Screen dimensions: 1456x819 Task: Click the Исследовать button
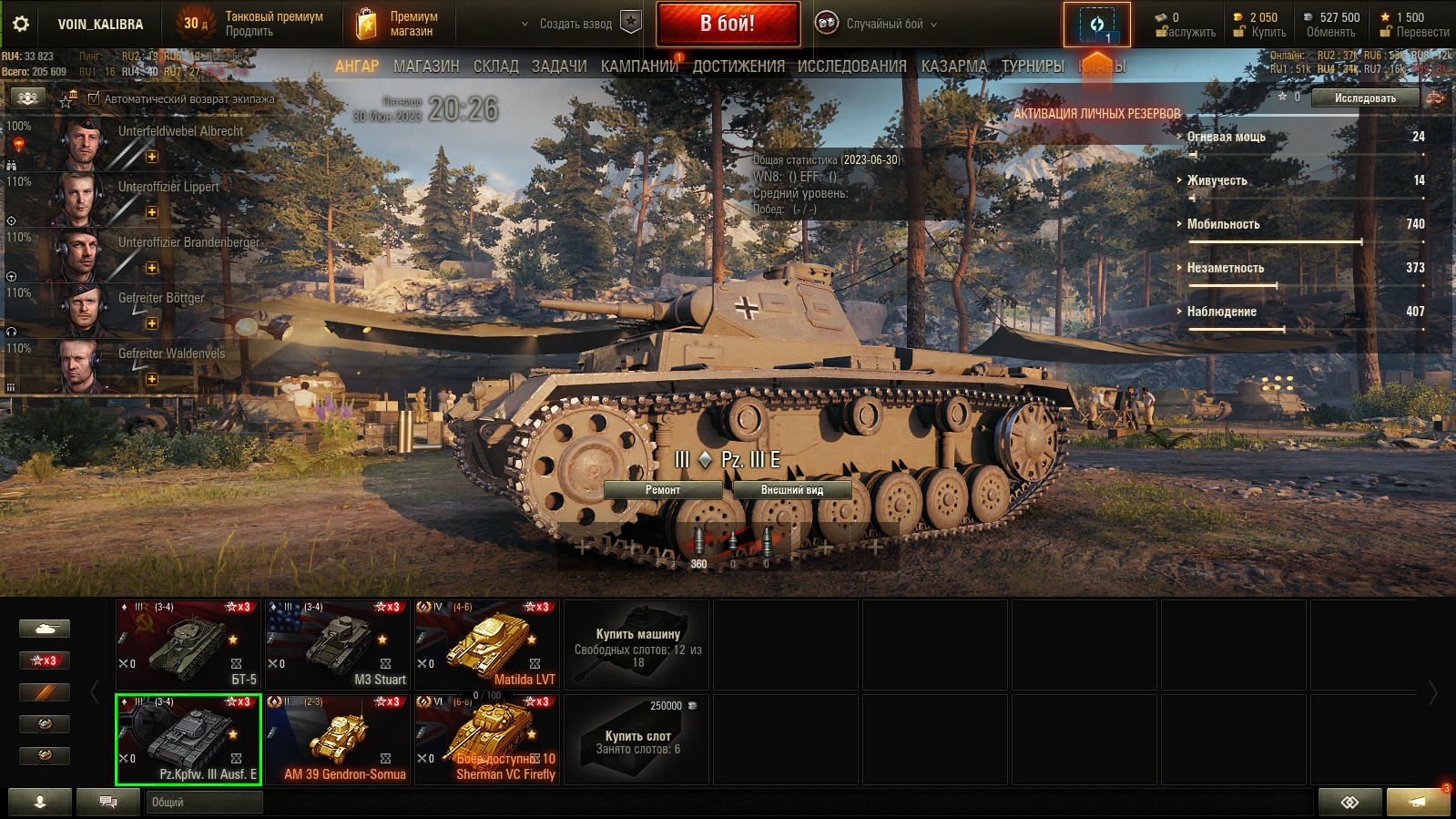coord(1364,98)
